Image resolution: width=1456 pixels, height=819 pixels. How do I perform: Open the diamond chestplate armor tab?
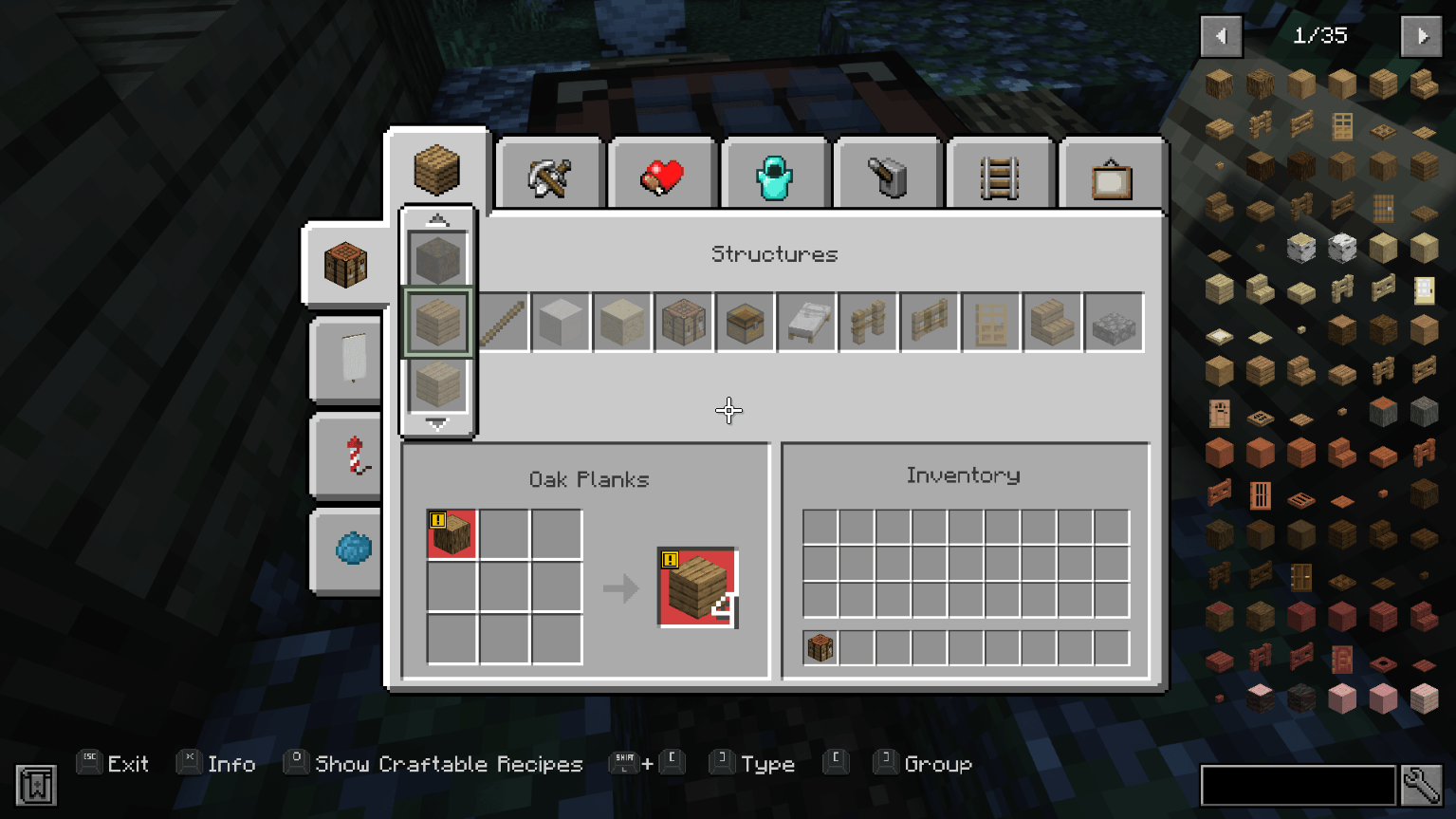tap(775, 173)
